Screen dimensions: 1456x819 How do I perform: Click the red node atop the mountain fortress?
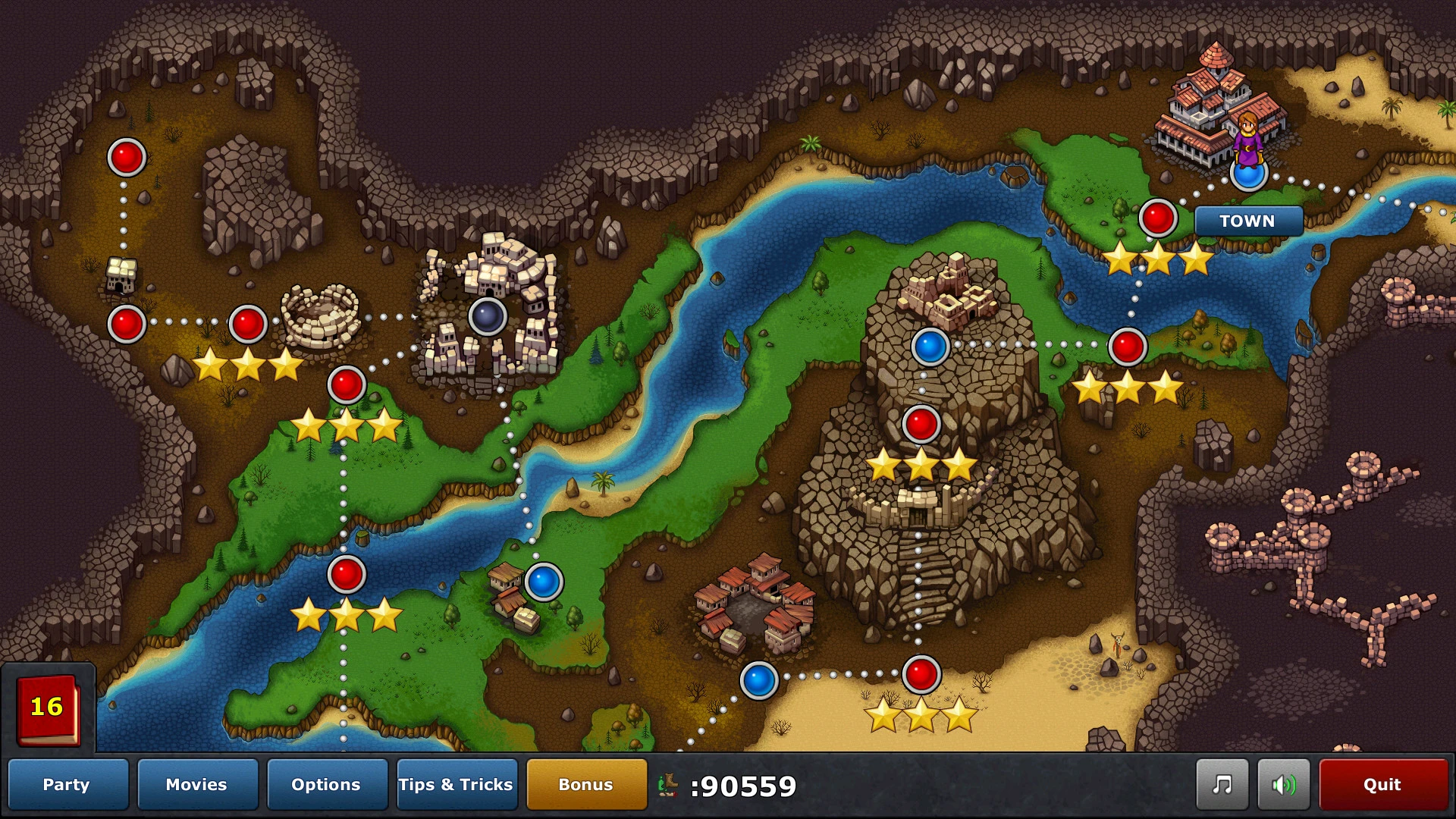921,424
